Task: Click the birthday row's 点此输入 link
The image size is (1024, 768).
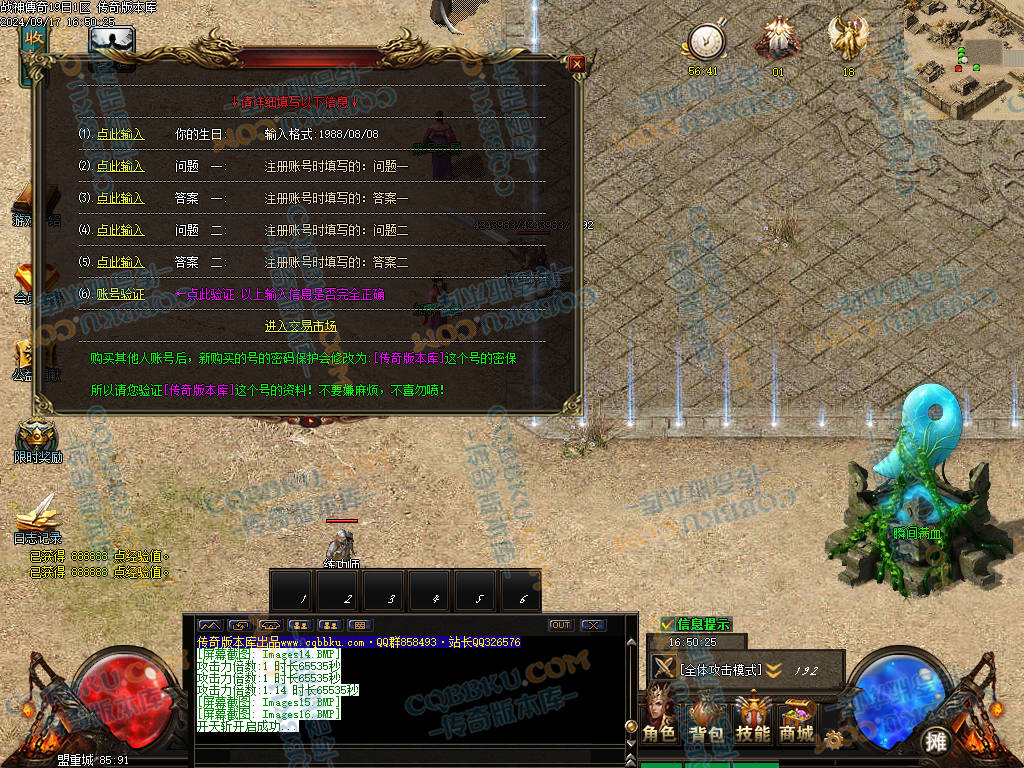Action: click(120, 134)
